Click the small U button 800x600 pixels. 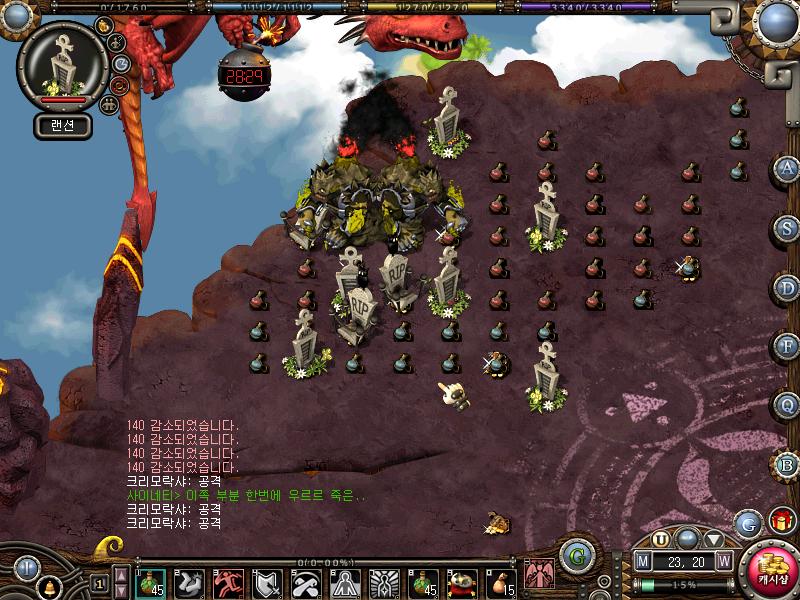[x=661, y=538]
